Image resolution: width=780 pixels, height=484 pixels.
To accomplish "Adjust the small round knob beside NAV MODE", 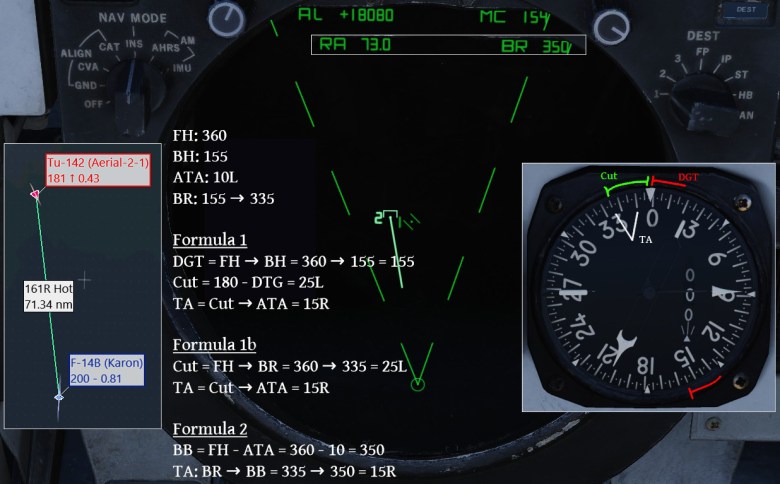I will [x=227, y=16].
